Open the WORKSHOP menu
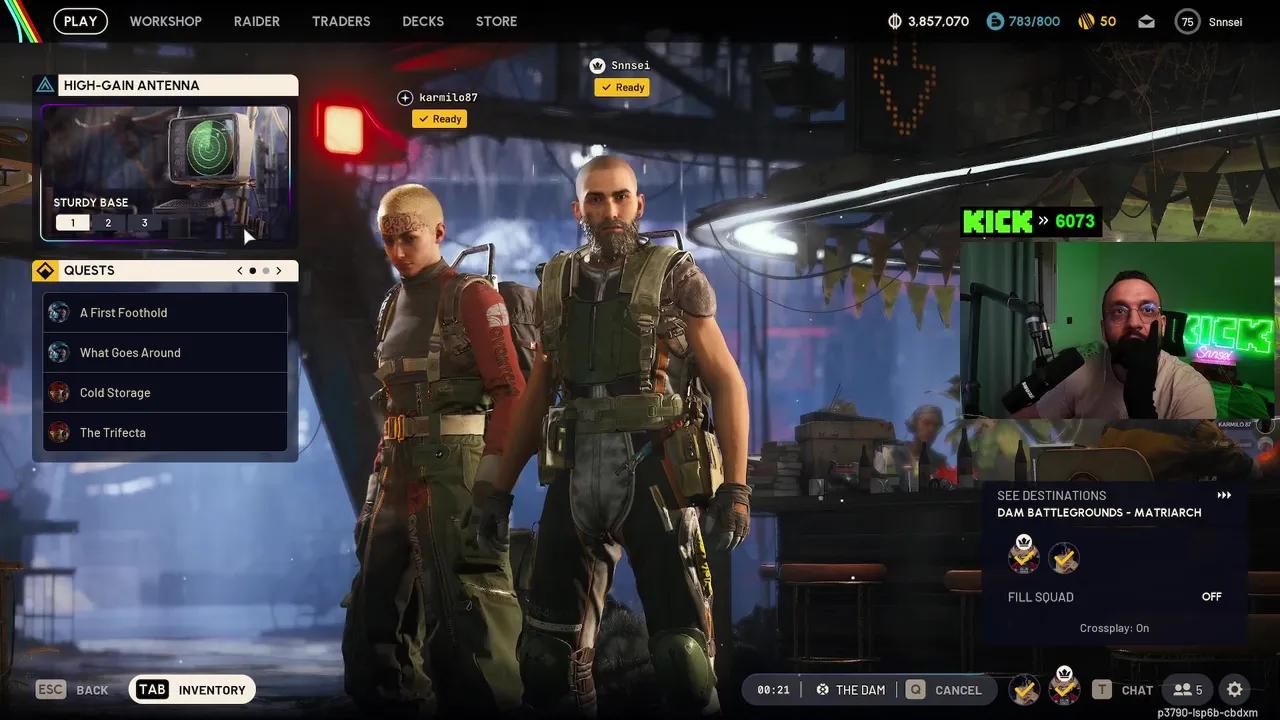1280x720 pixels. 165,20
